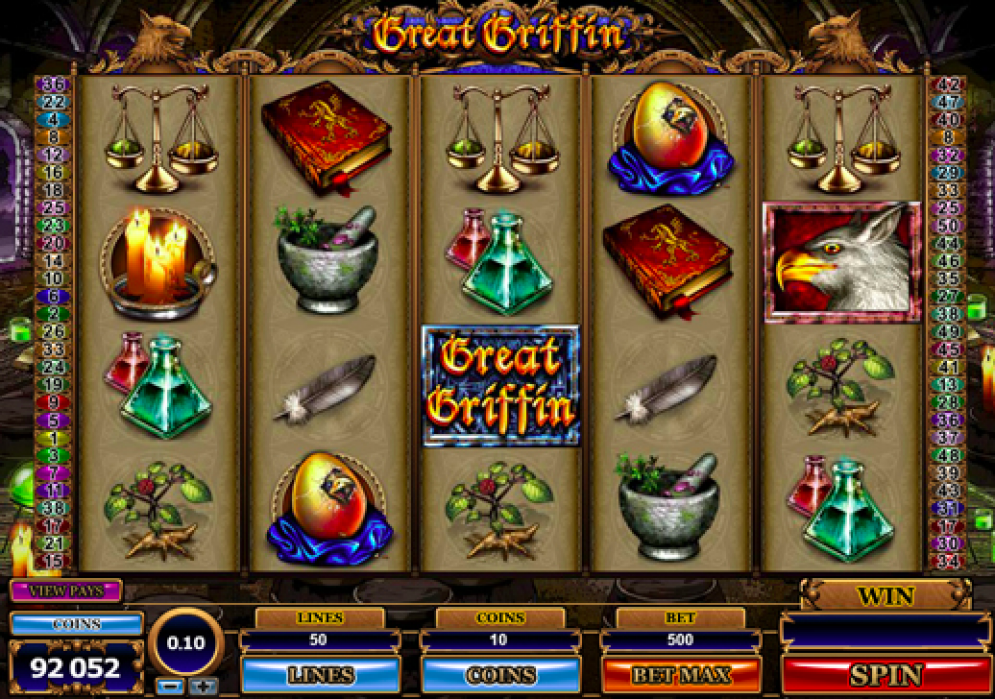This screenshot has height=699, width=995.
Task: Hit the red SPIN button
Action: (885, 674)
